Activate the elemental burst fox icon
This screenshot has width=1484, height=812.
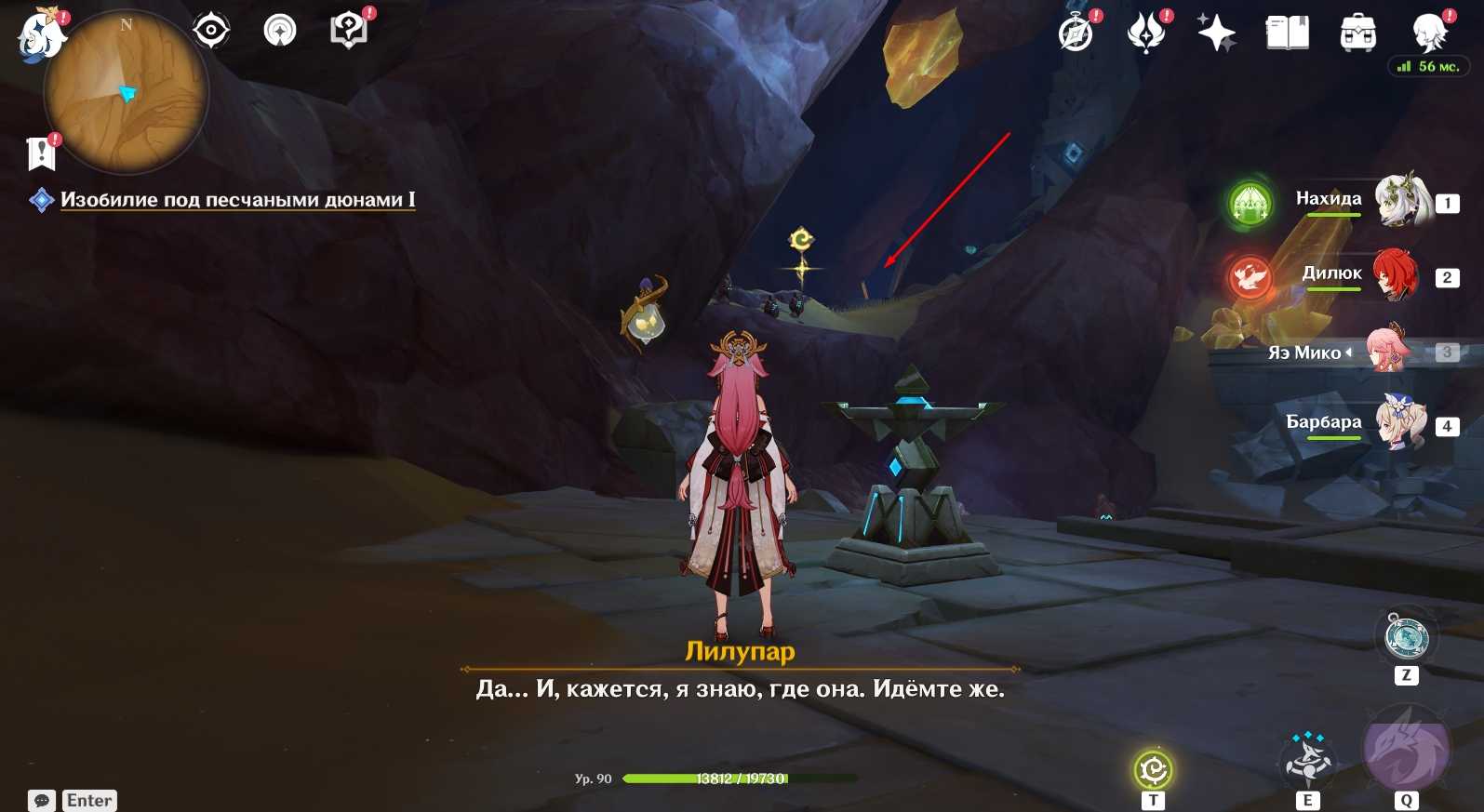[x=1406, y=750]
